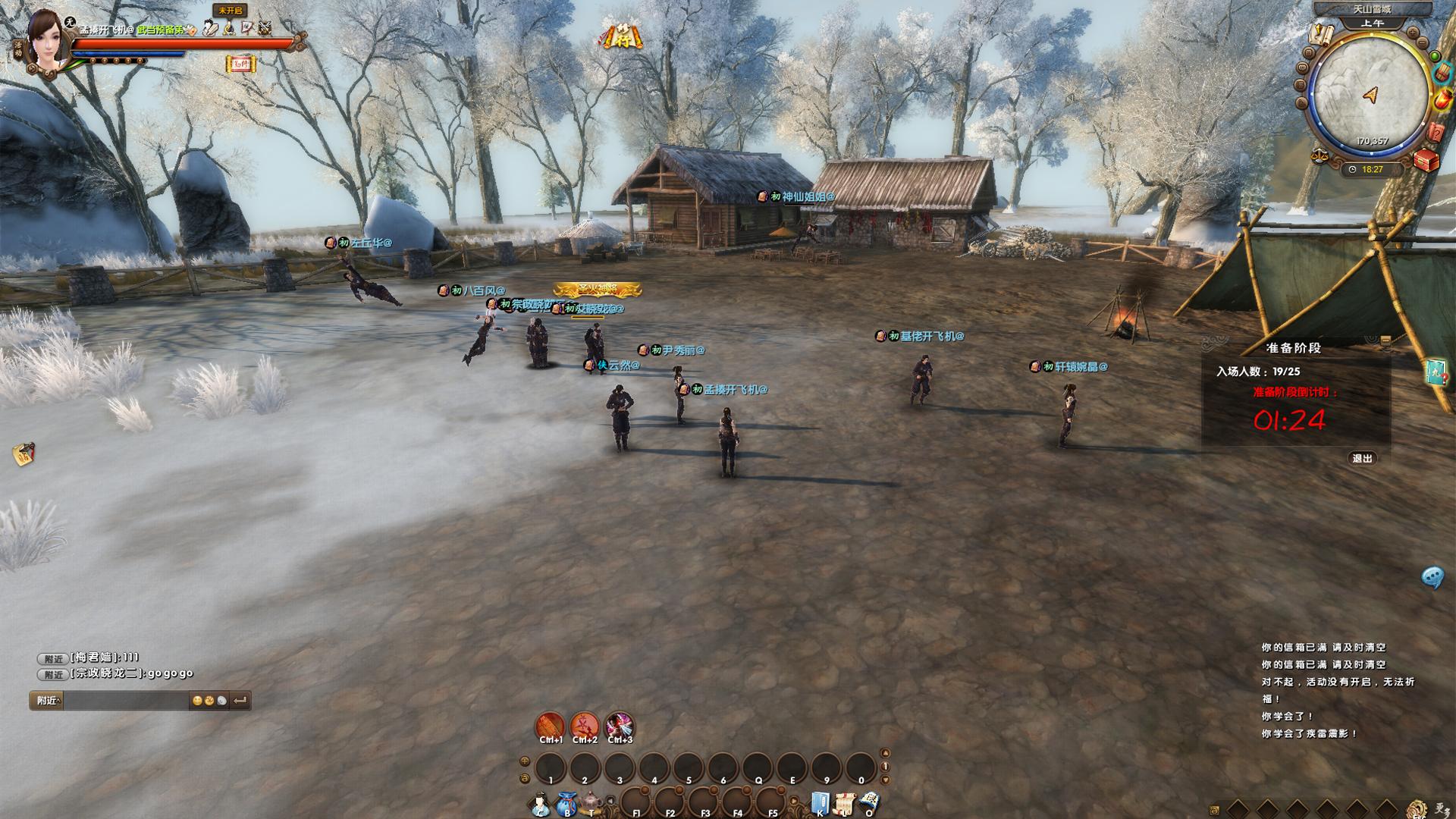Open the scroll quest log icon
The image size is (1456, 819).
pos(844,804)
